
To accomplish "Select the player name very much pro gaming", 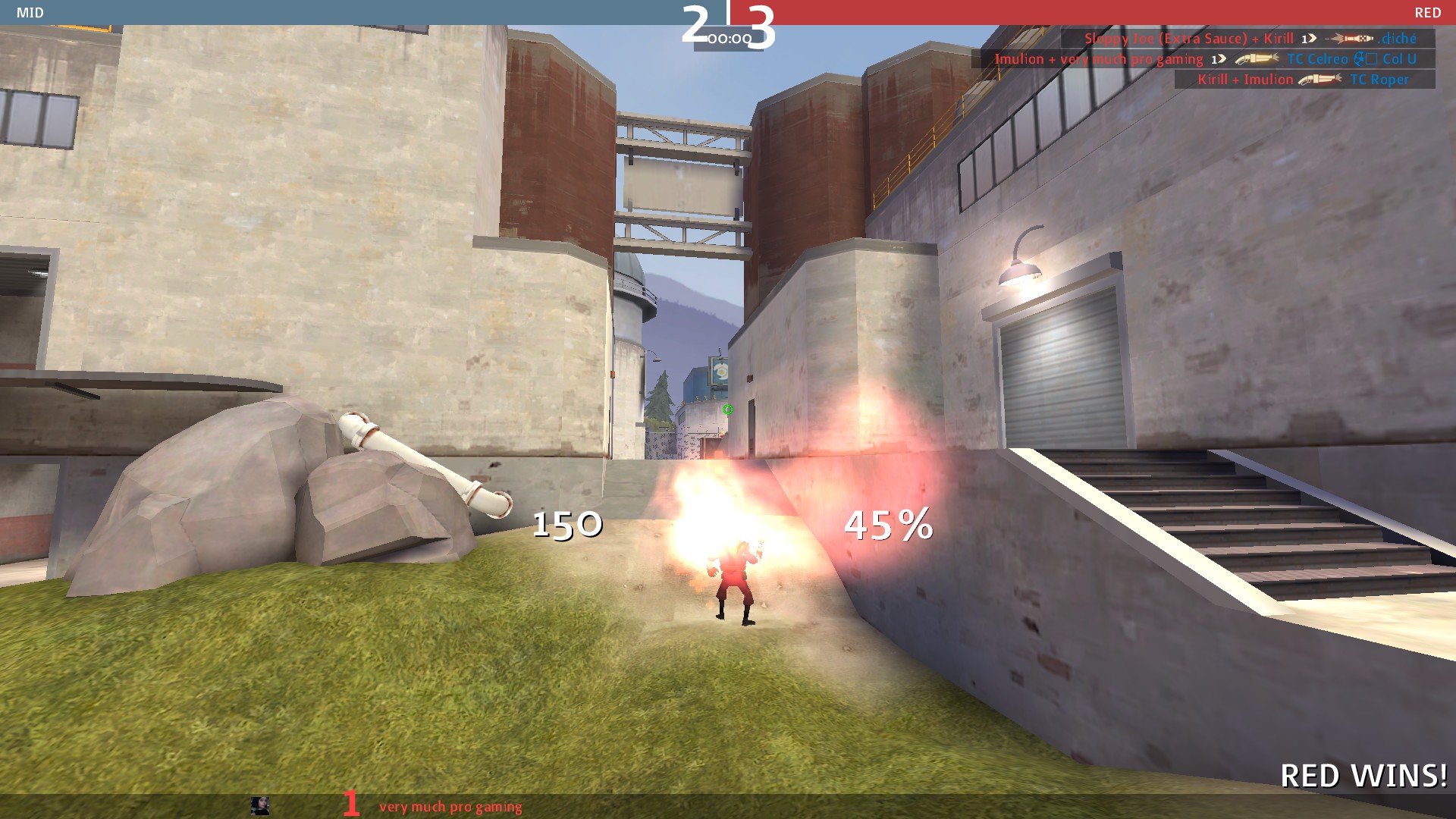I will [450, 807].
